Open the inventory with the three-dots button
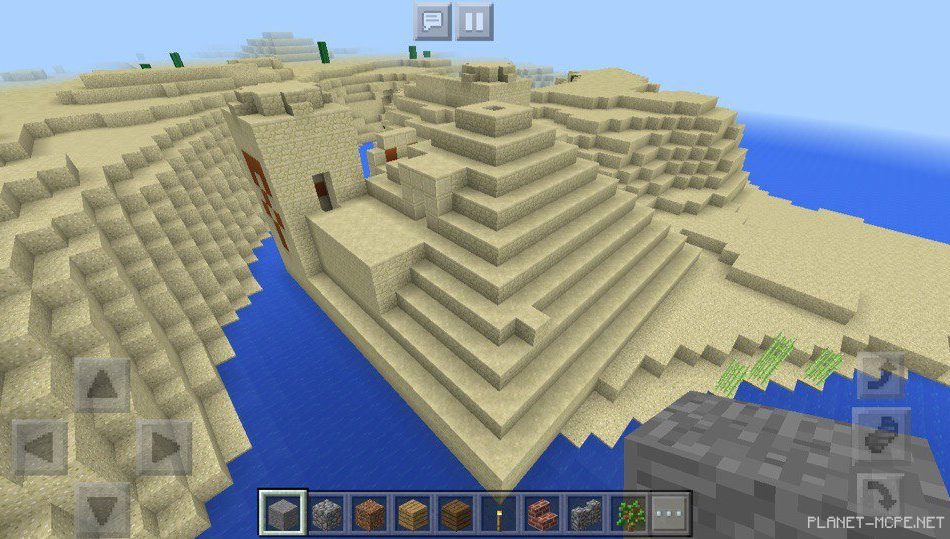 [670, 513]
